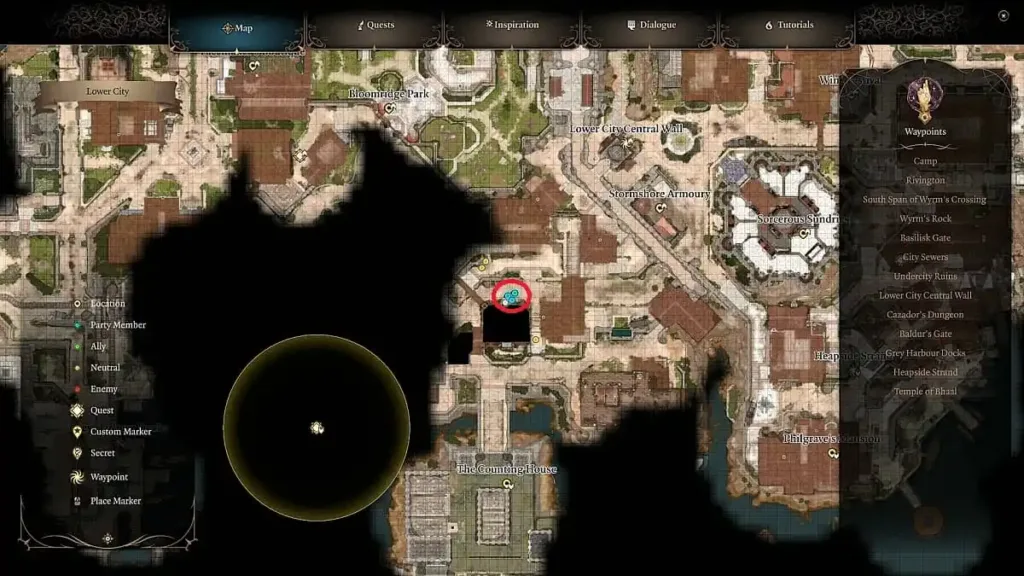
Task: Switch to the Tutorials tab
Action: 789,25
